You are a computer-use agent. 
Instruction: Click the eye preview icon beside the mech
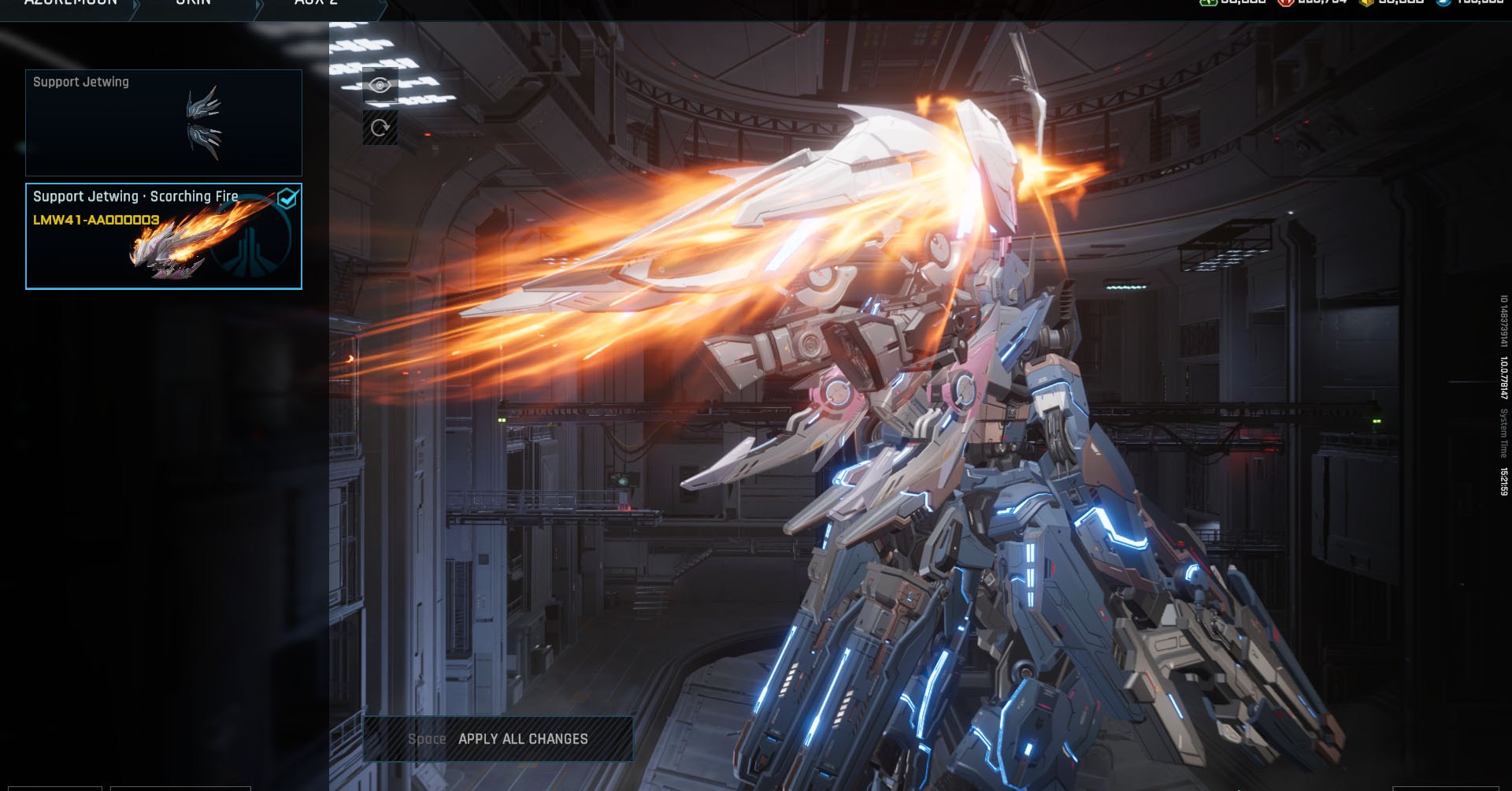point(380,85)
